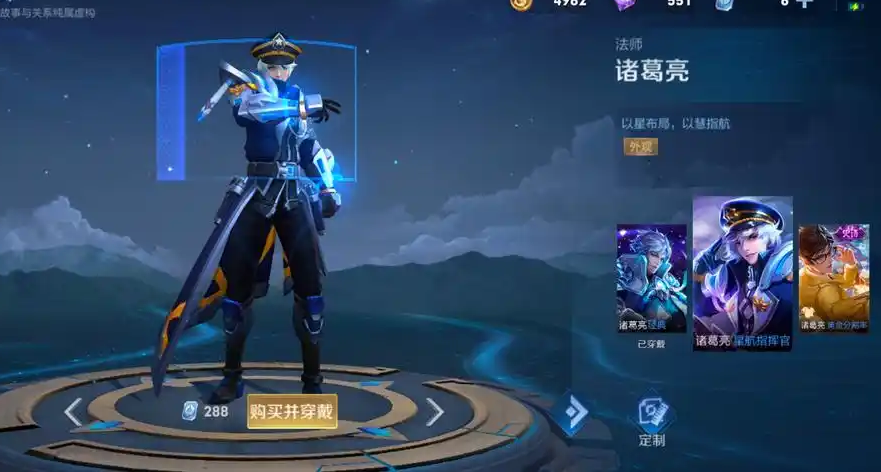Open the 定制 customization option

(x=653, y=418)
